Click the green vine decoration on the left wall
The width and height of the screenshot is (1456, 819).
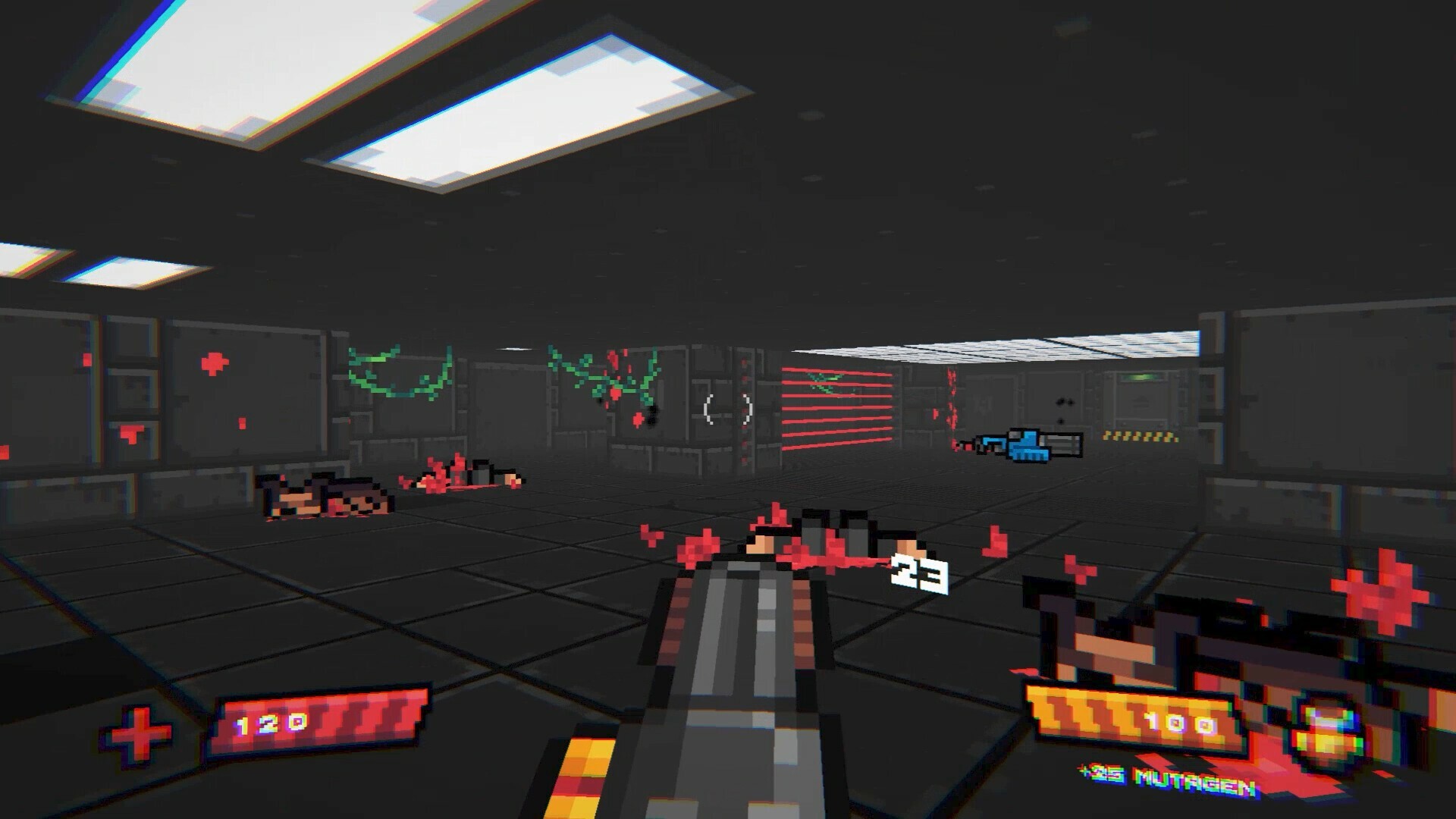click(398, 375)
